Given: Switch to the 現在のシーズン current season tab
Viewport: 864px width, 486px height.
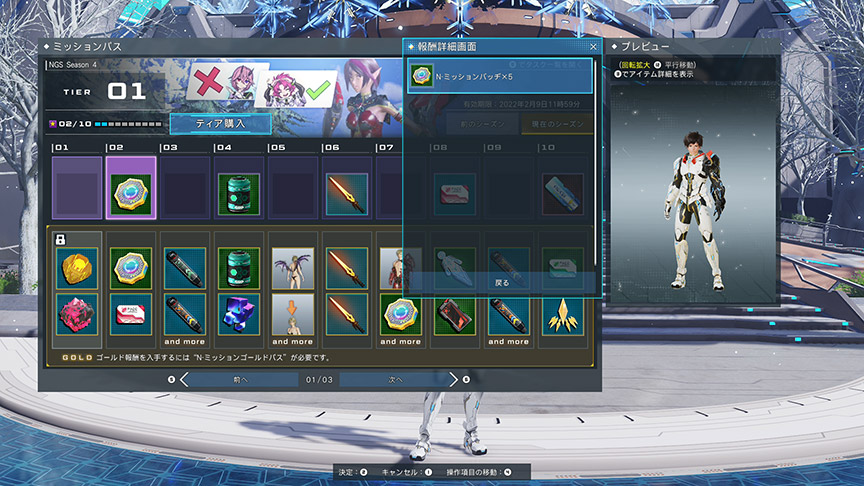Looking at the screenshot, I should [x=556, y=124].
